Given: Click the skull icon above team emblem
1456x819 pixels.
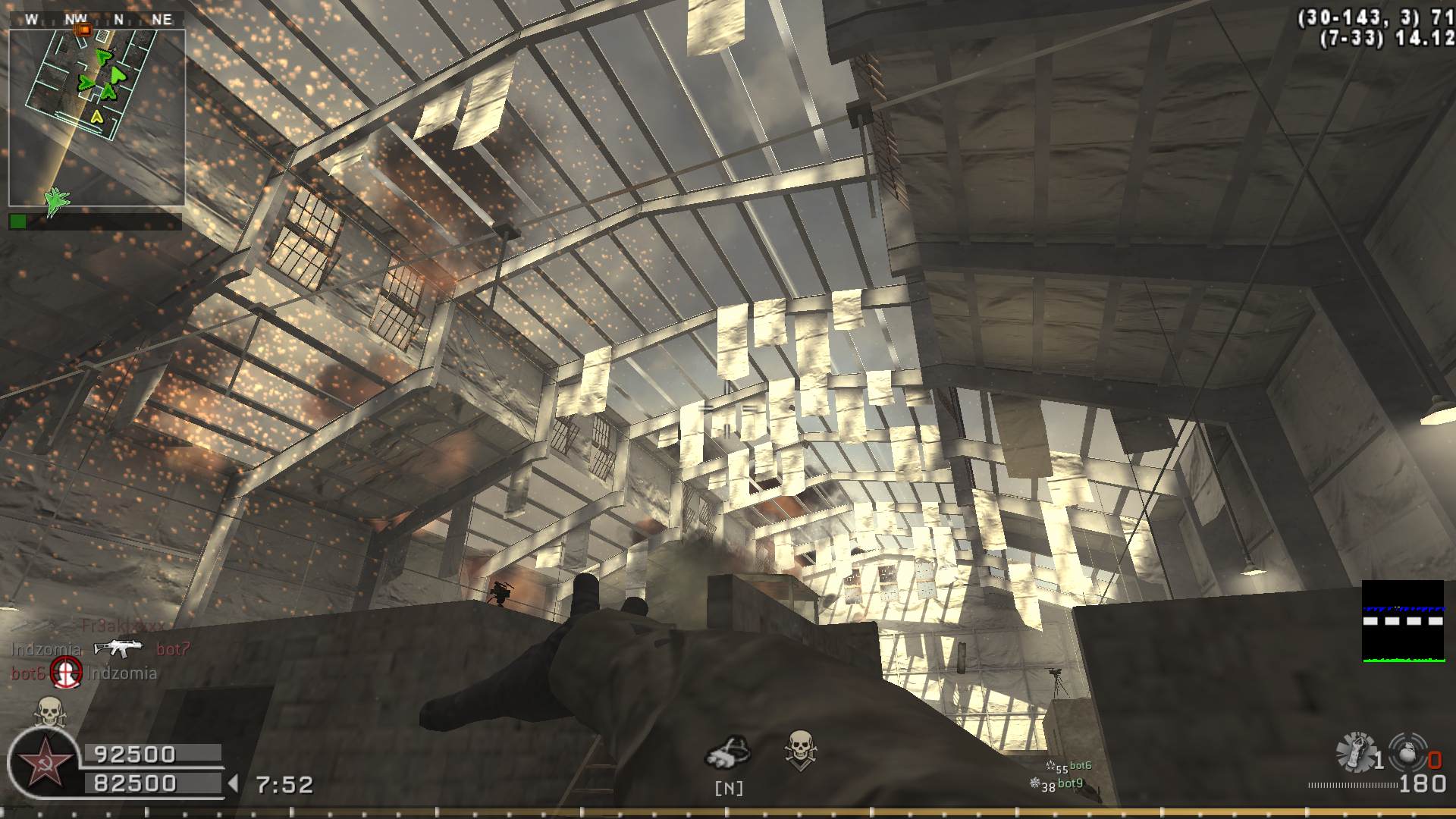Looking at the screenshot, I should (49, 712).
